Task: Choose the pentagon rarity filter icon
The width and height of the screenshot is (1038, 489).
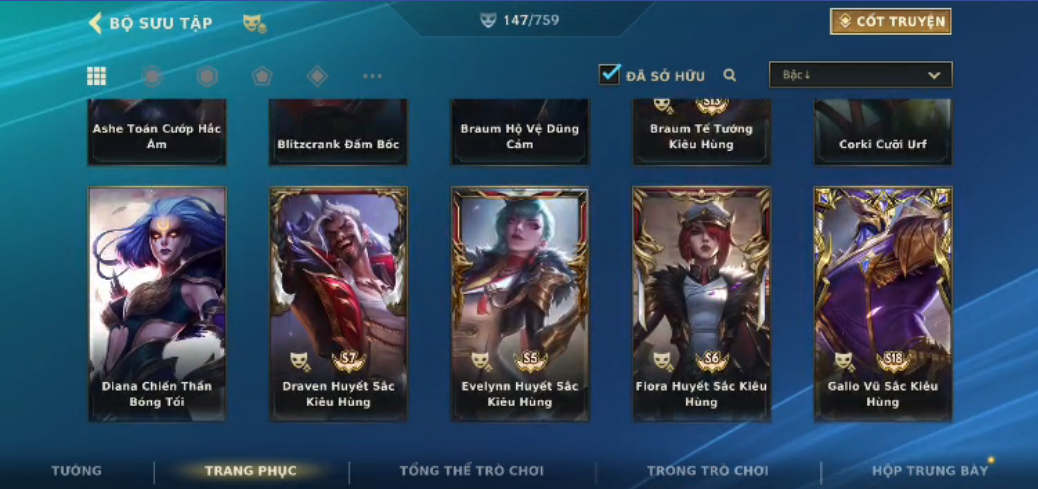Action: (262, 76)
